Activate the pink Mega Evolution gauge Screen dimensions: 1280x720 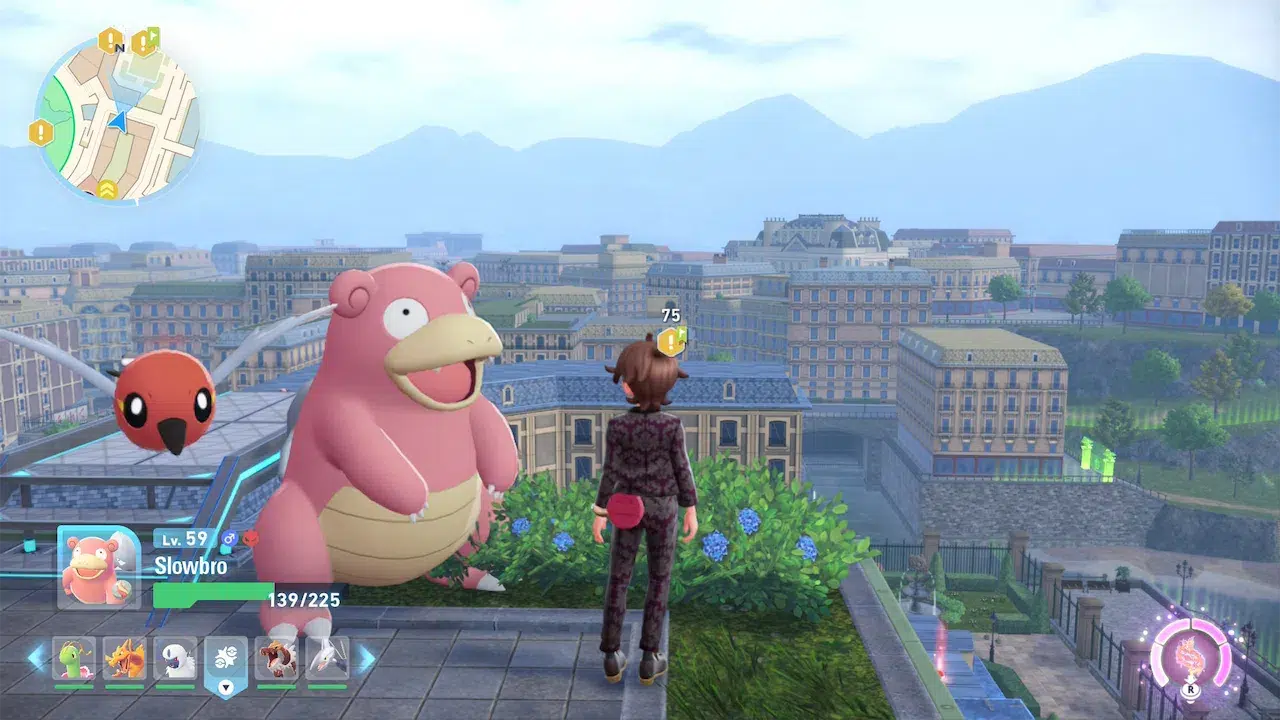(x=1190, y=657)
